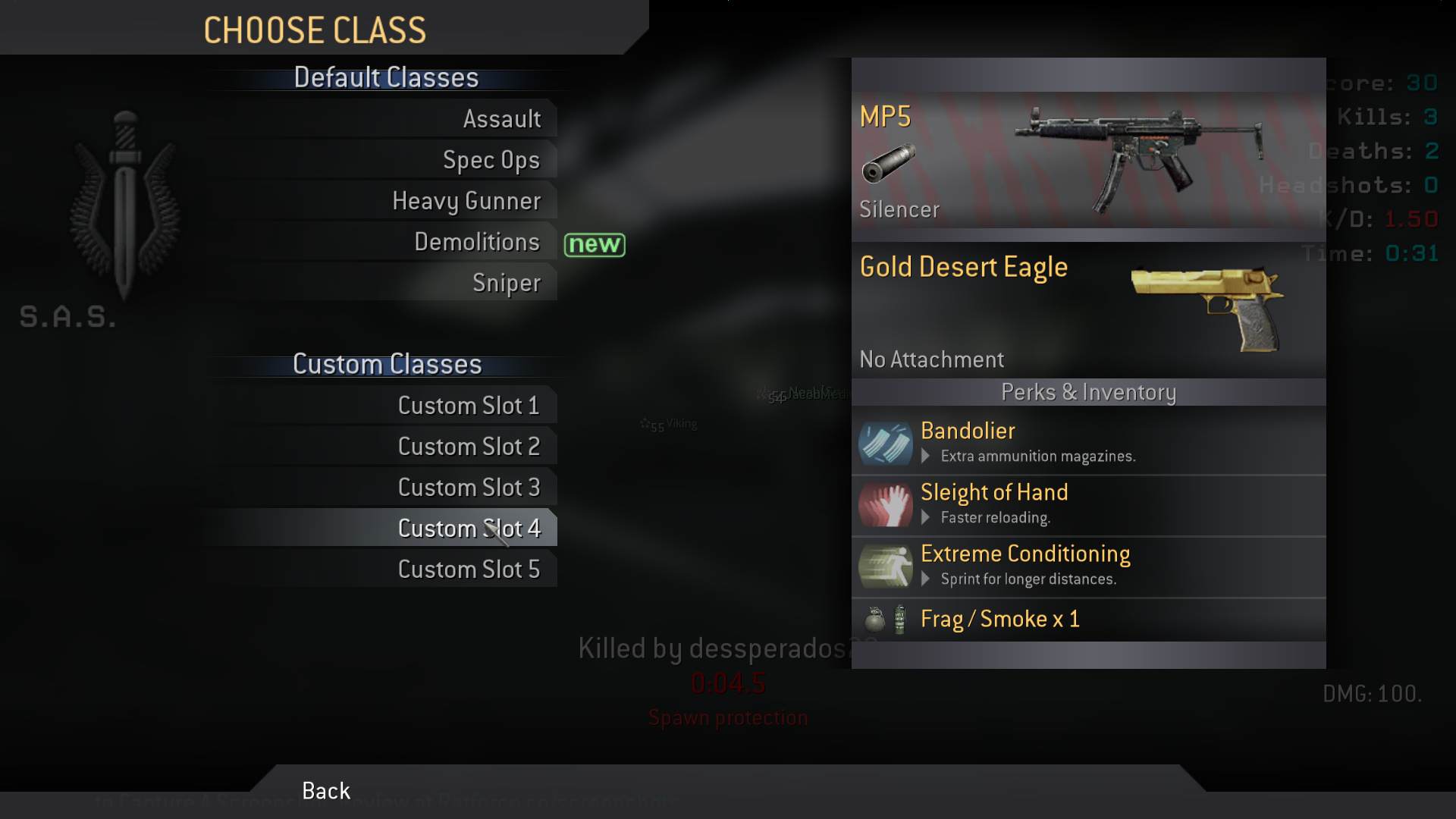Choose Custom Slot 2
The height and width of the screenshot is (819, 1456).
pyautogui.click(x=468, y=447)
